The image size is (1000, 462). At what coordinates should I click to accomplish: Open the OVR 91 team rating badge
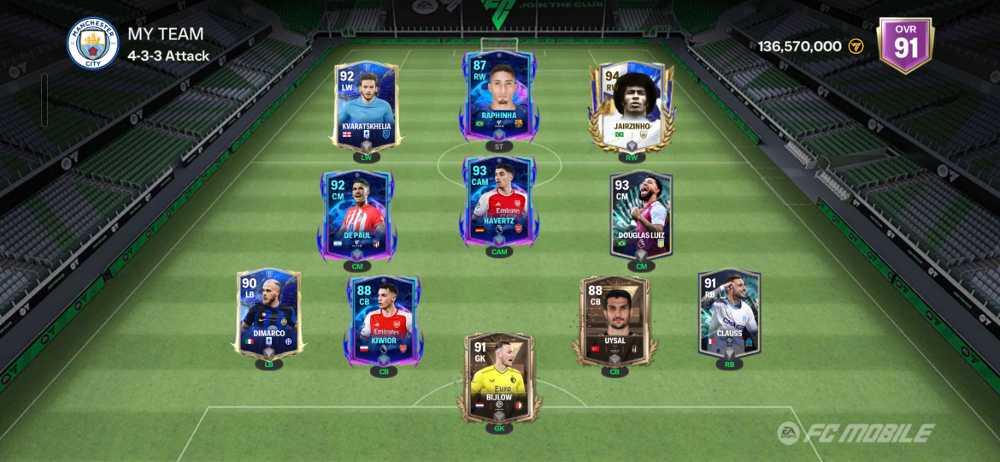coord(904,44)
